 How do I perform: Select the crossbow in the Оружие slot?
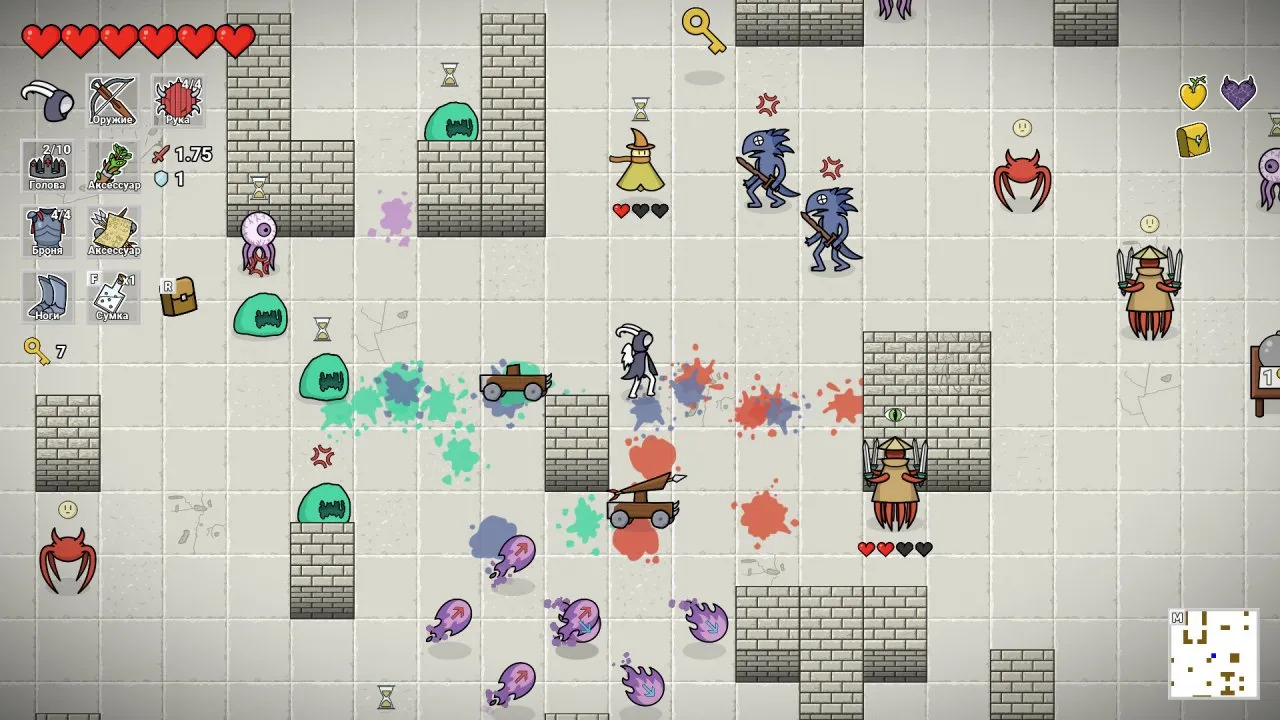112,100
